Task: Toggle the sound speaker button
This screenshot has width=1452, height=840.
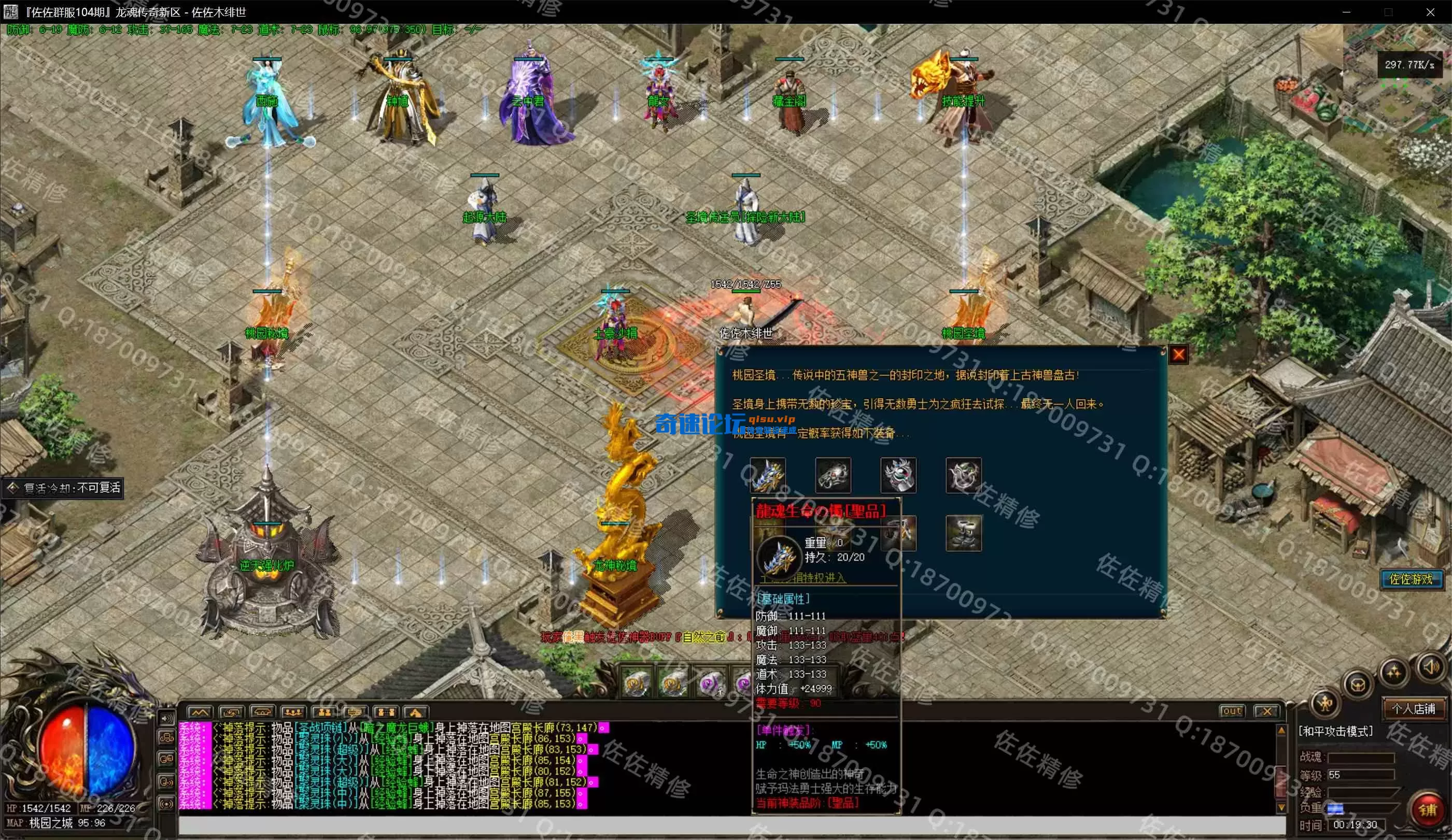Action: 1431,667
